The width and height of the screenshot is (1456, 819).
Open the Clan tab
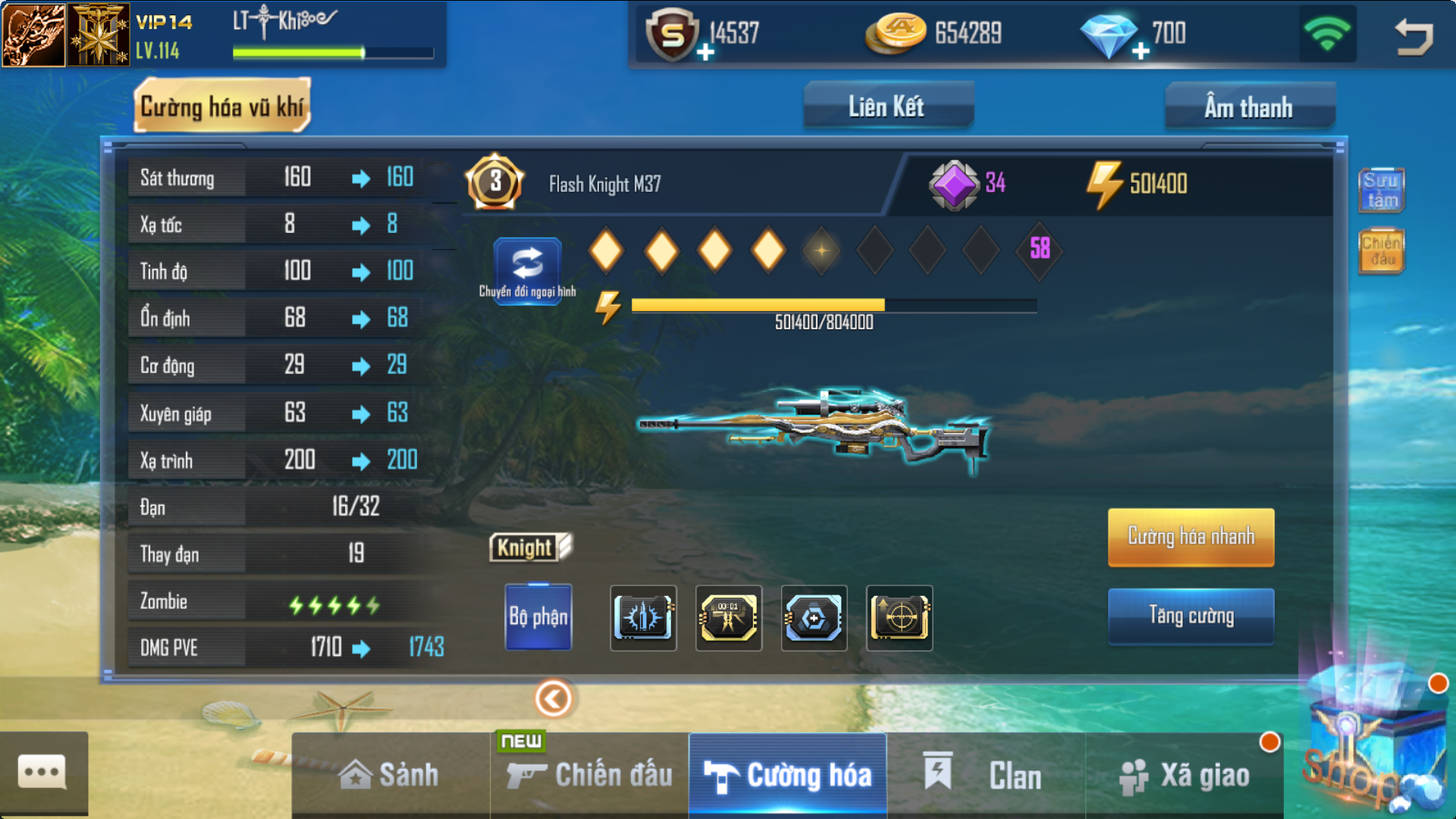coord(986,775)
